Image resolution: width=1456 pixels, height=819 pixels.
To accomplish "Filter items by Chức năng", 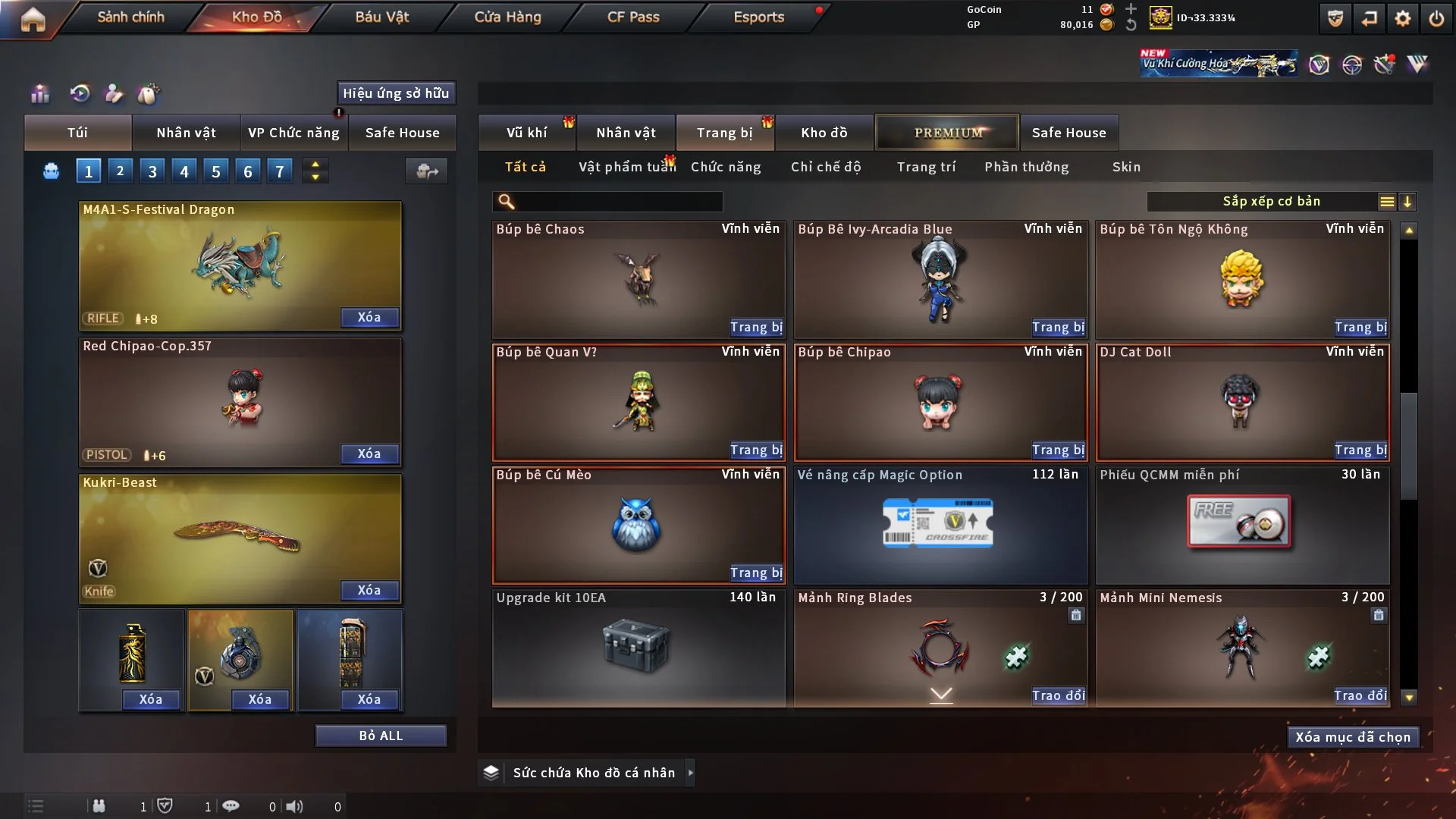I will pos(726,167).
